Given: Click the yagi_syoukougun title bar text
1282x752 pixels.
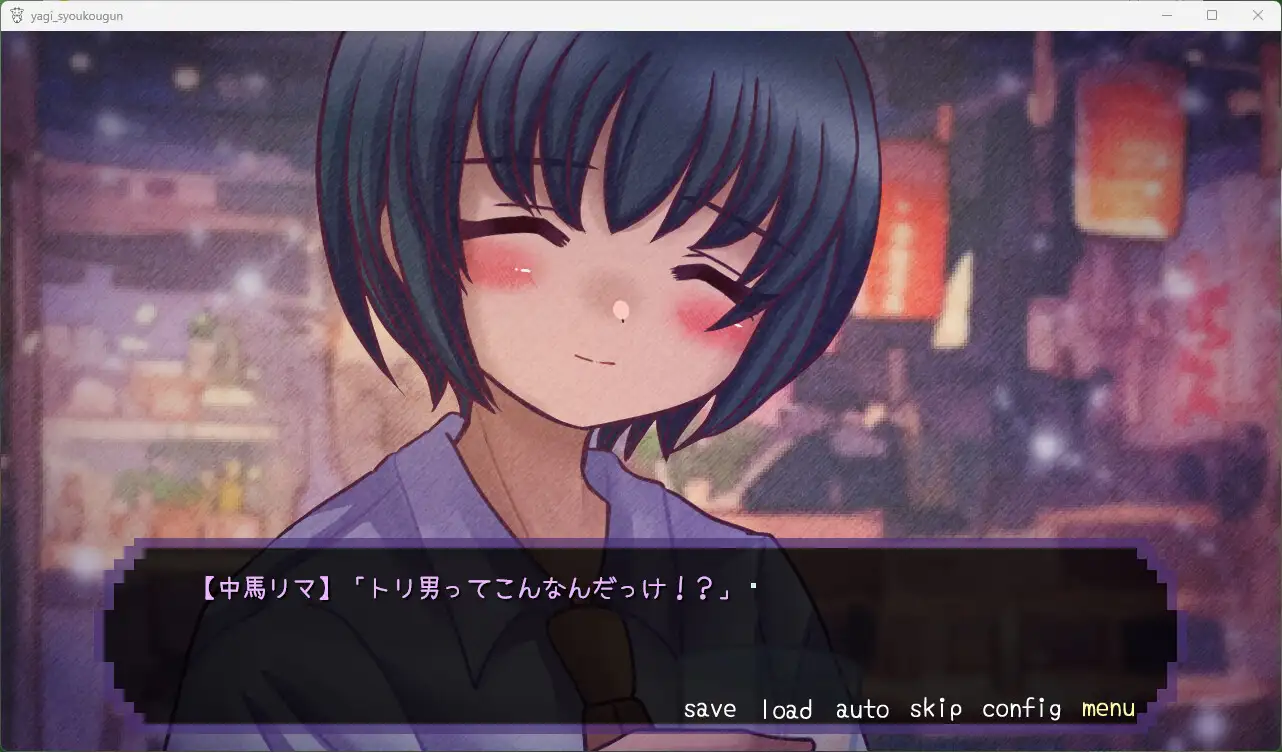Looking at the screenshot, I should click(76, 15).
